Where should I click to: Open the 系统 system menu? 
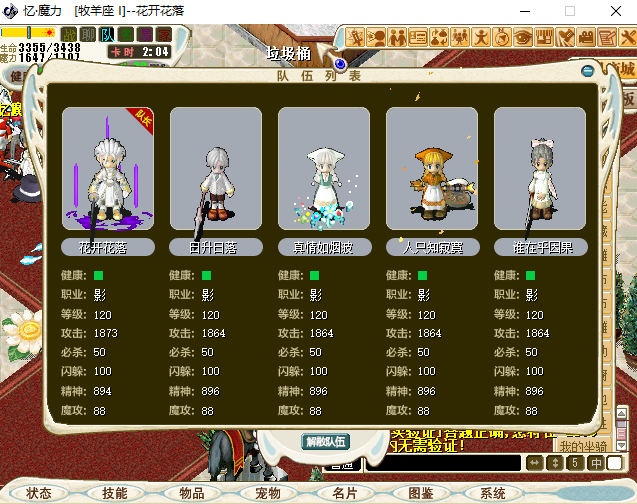pyautogui.click(x=492, y=493)
